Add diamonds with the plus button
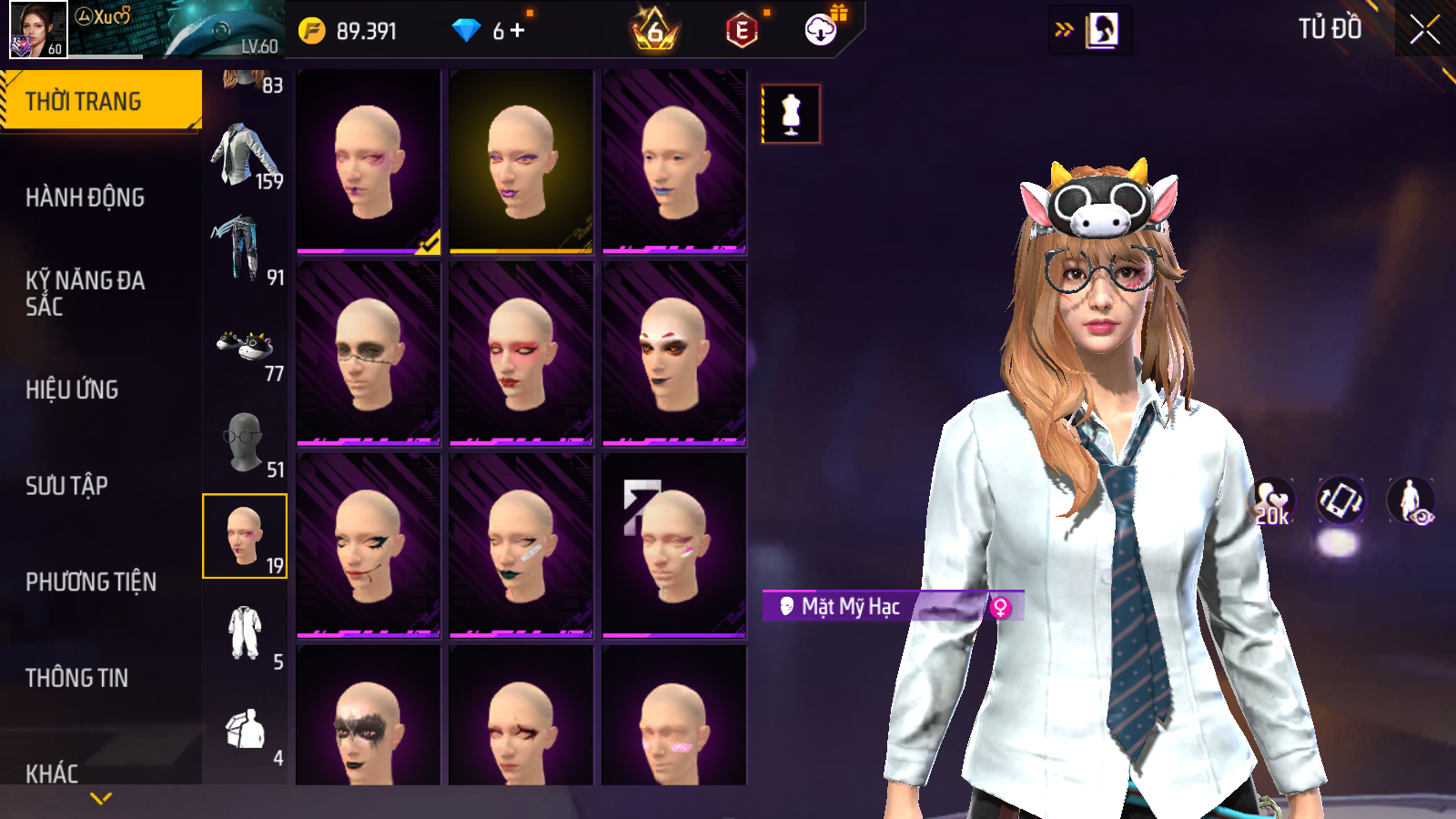The width and height of the screenshot is (1456, 819). [518, 30]
